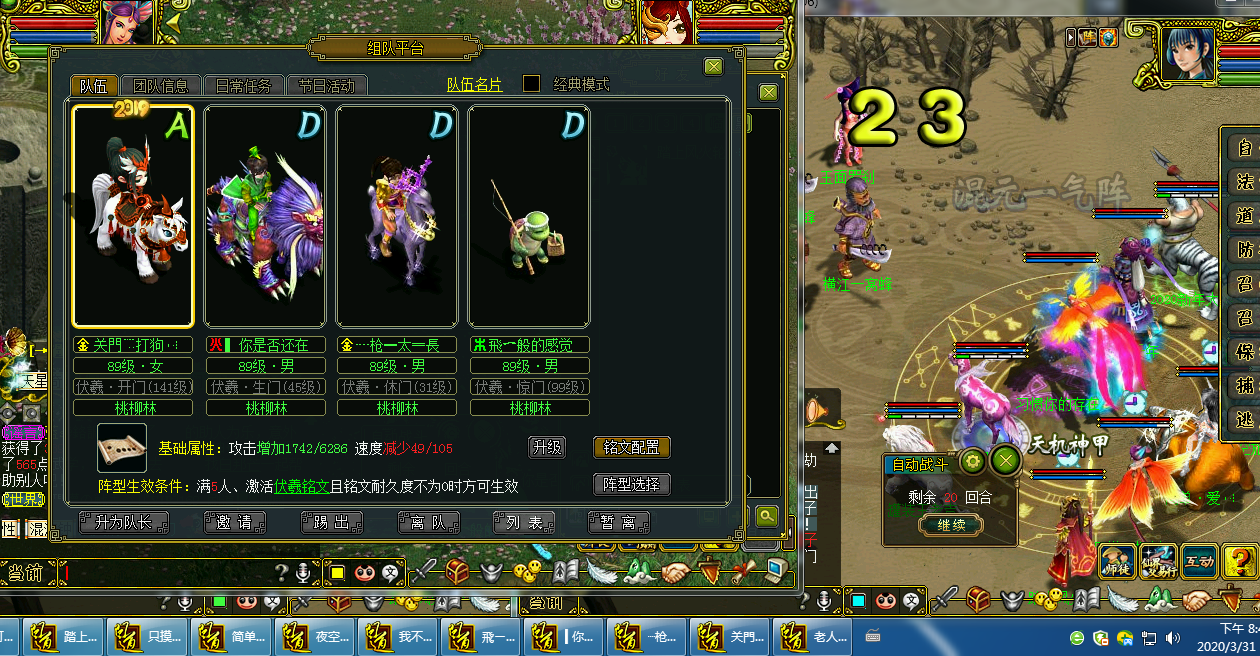Click the 邀请 invite button
Viewport: 1260px width, 656px height.
(235, 522)
